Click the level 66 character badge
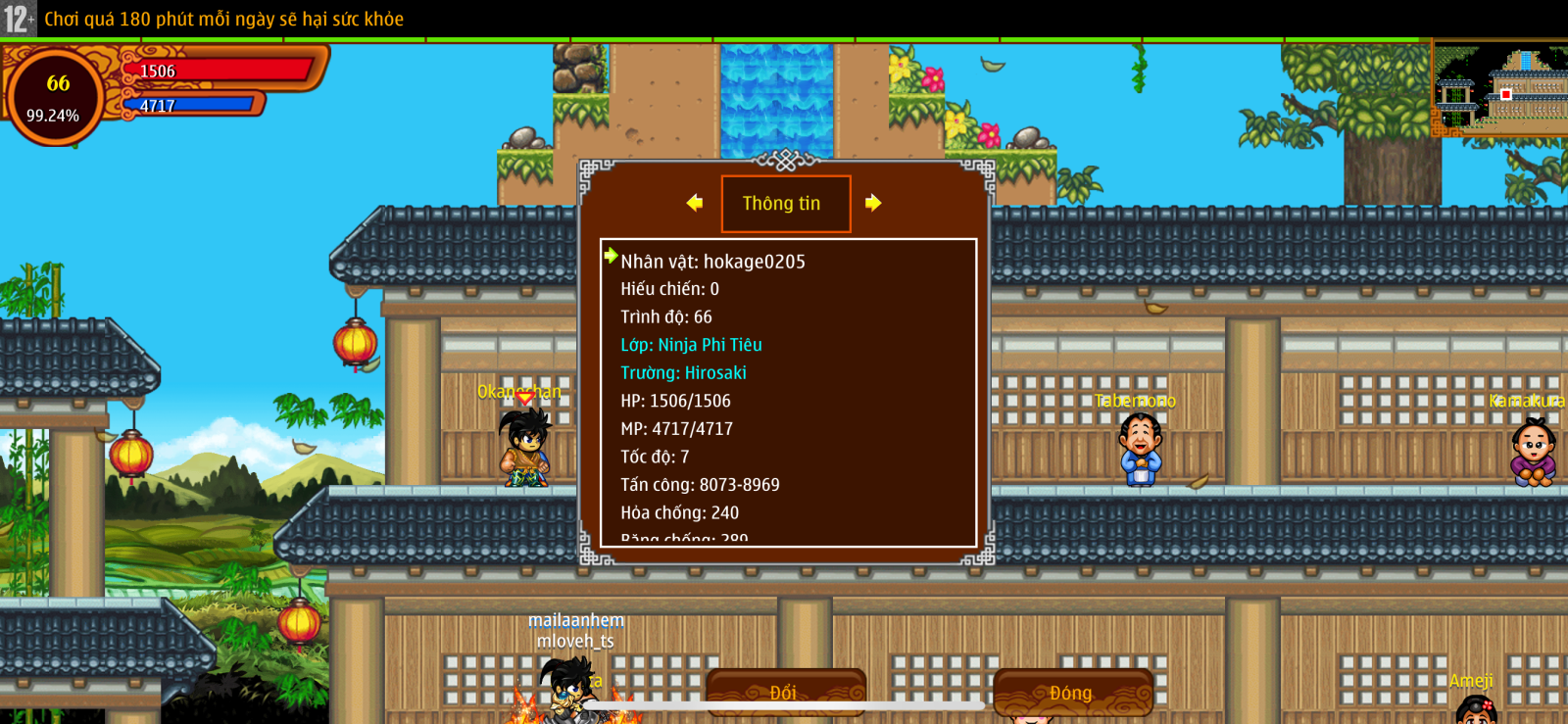1568x724 pixels. [54, 97]
